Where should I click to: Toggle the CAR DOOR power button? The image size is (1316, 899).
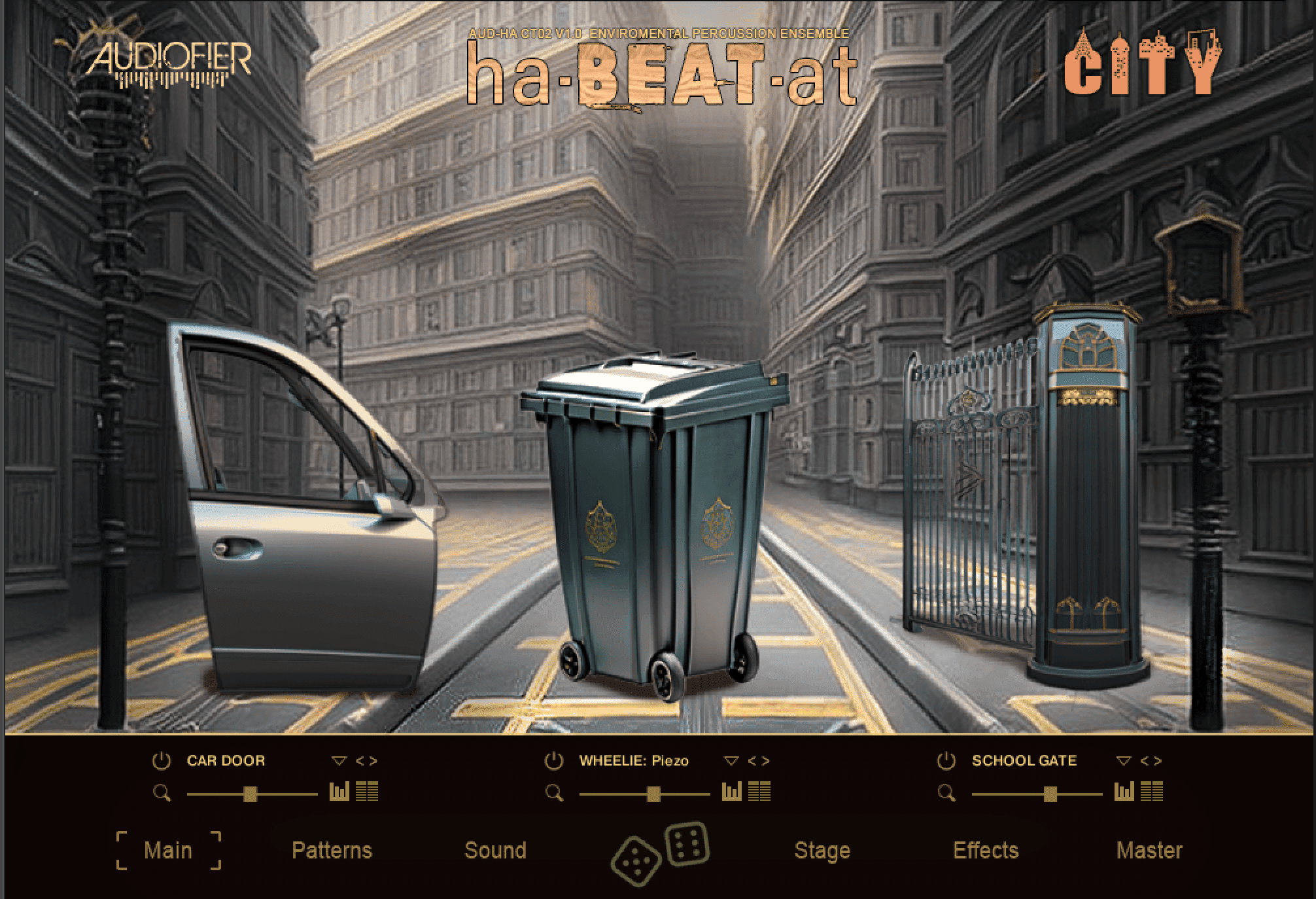click(x=162, y=761)
